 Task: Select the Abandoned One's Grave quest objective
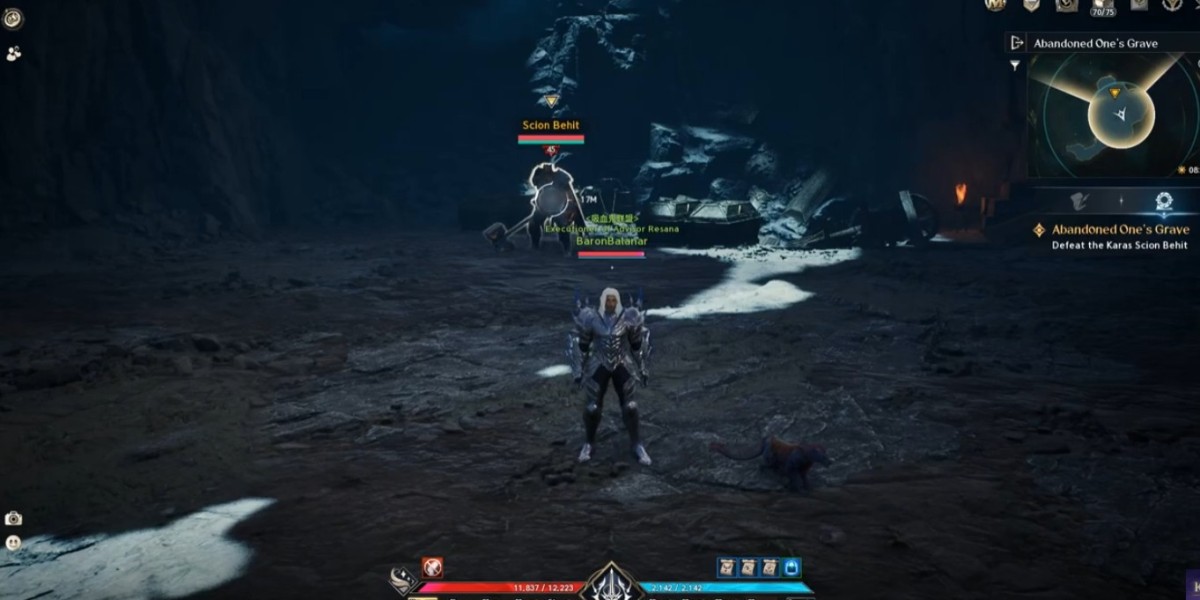tap(1119, 230)
